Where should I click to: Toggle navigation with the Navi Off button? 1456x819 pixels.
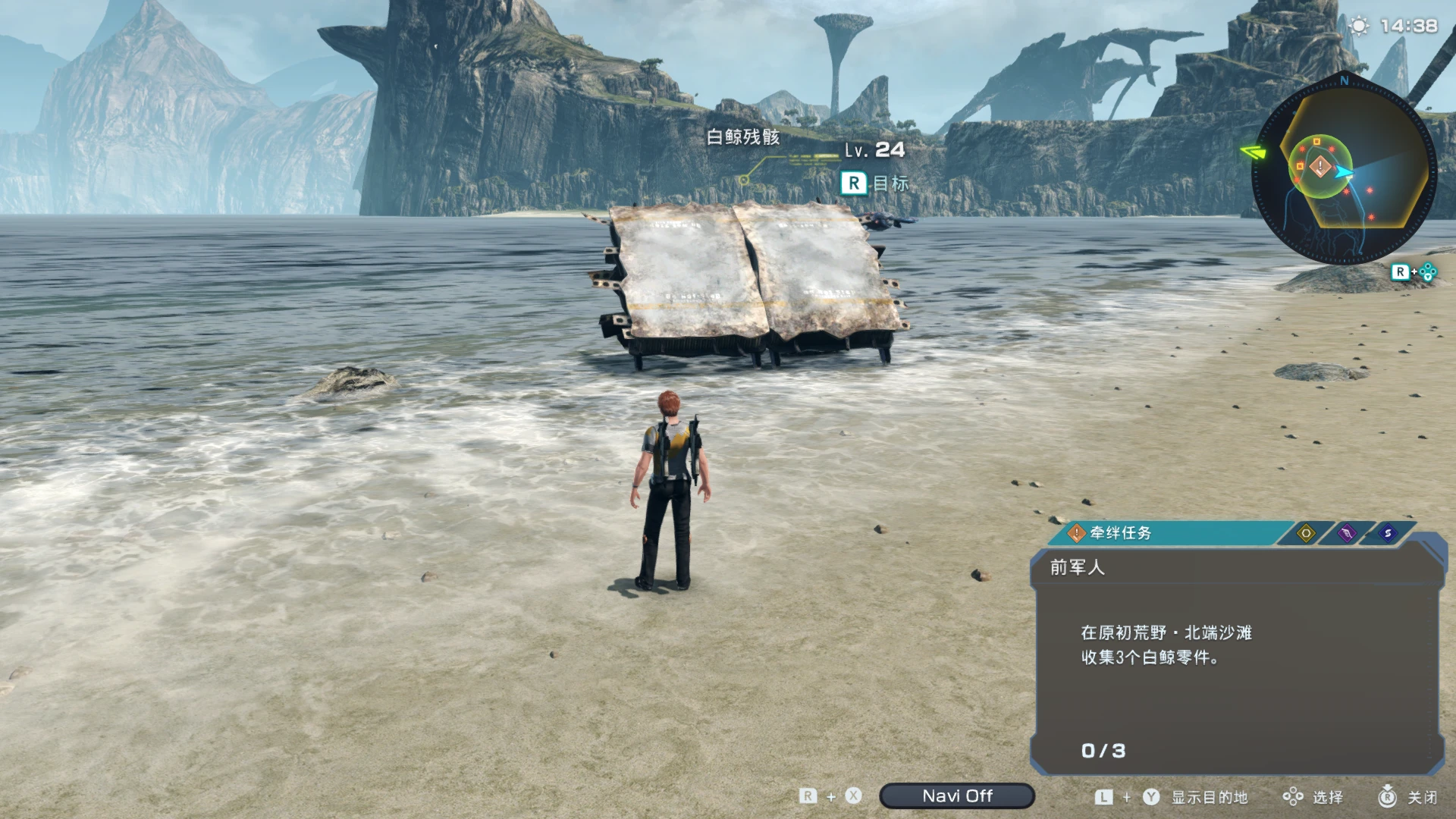(957, 796)
